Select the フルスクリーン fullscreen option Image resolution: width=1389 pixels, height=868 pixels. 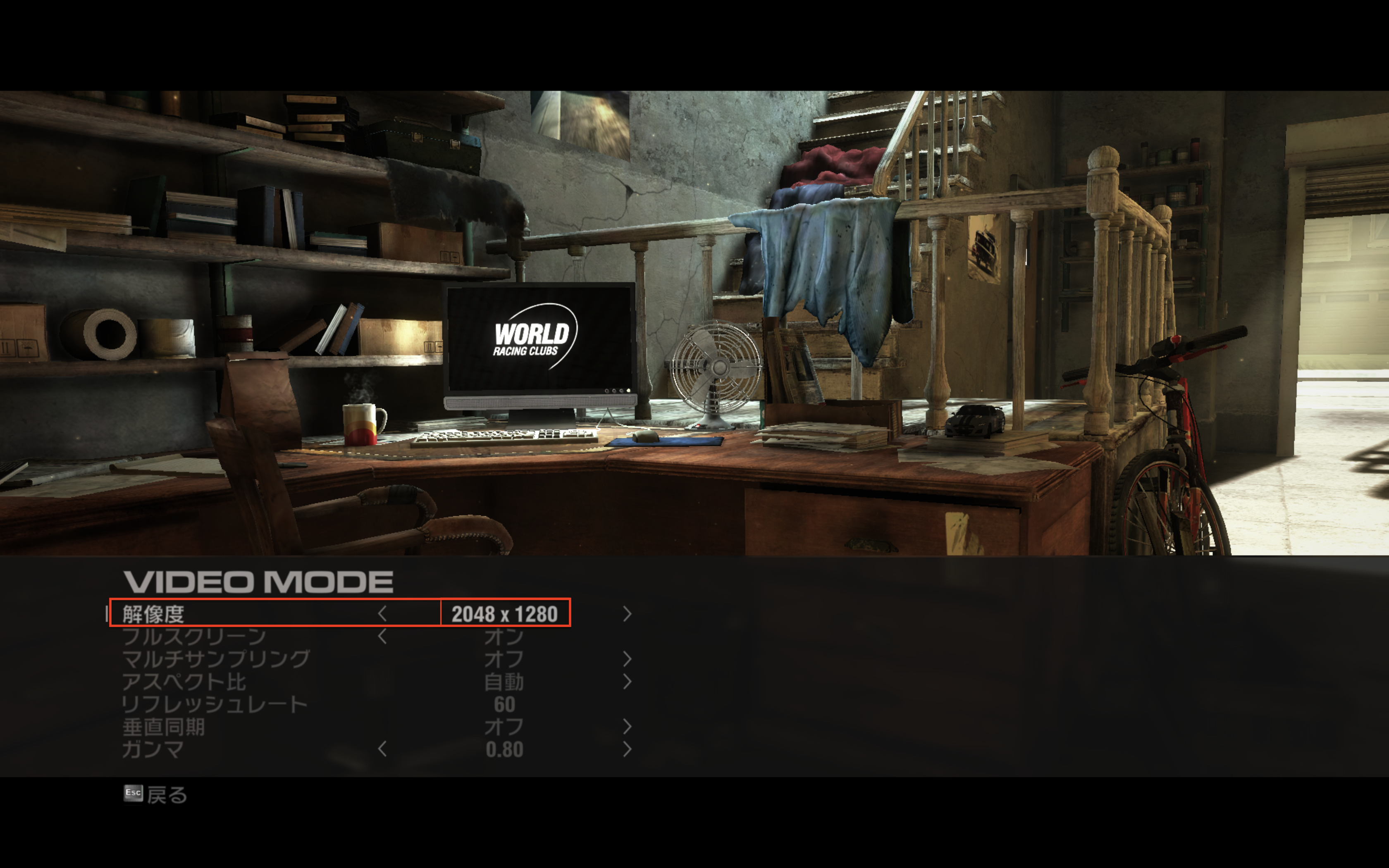coord(194,636)
